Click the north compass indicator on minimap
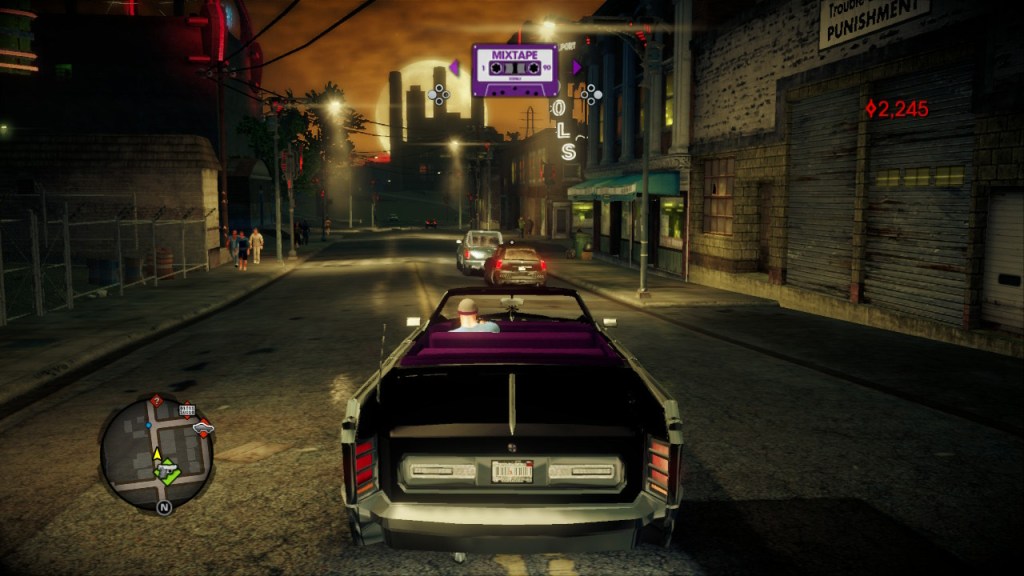Image resolution: width=1024 pixels, height=576 pixels. [x=163, y=507]
